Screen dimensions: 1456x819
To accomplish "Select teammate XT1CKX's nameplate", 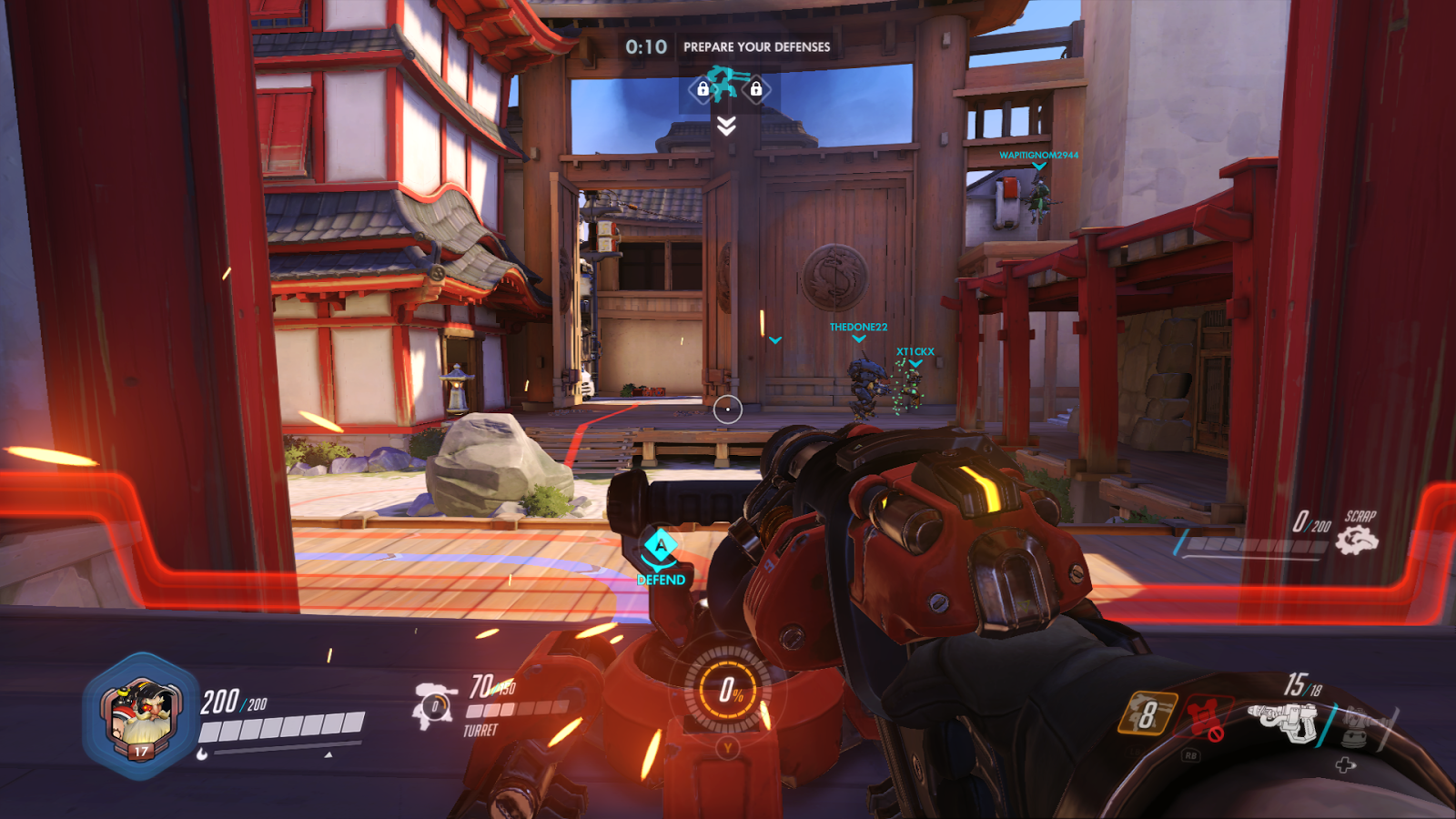I will tap(915, 352).
